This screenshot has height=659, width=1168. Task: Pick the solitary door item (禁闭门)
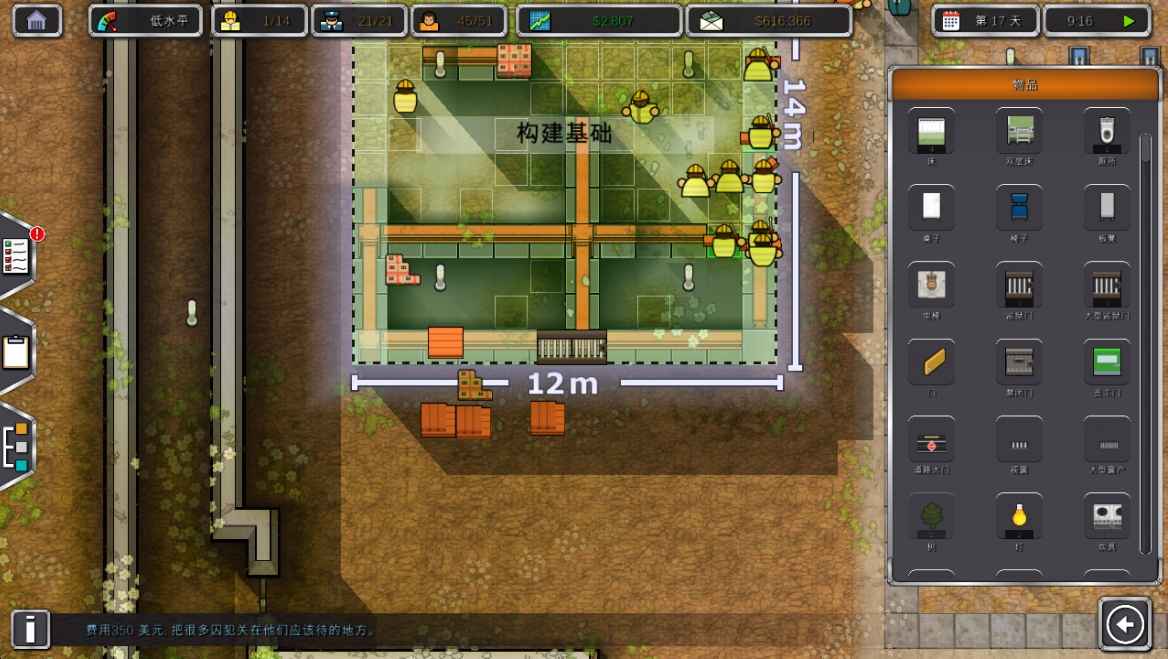coord(1019,362)
